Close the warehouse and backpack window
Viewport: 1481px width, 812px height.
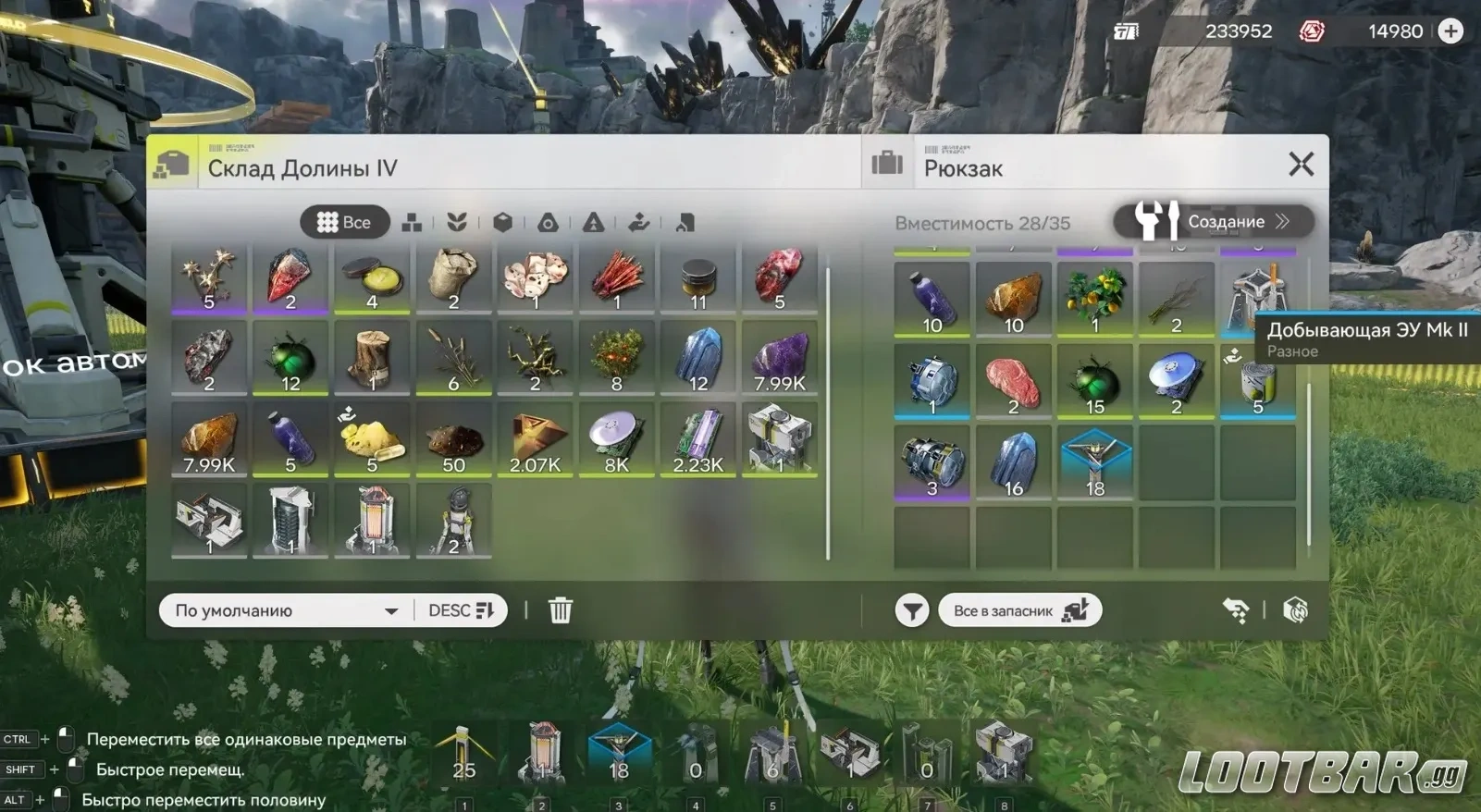1301,165
